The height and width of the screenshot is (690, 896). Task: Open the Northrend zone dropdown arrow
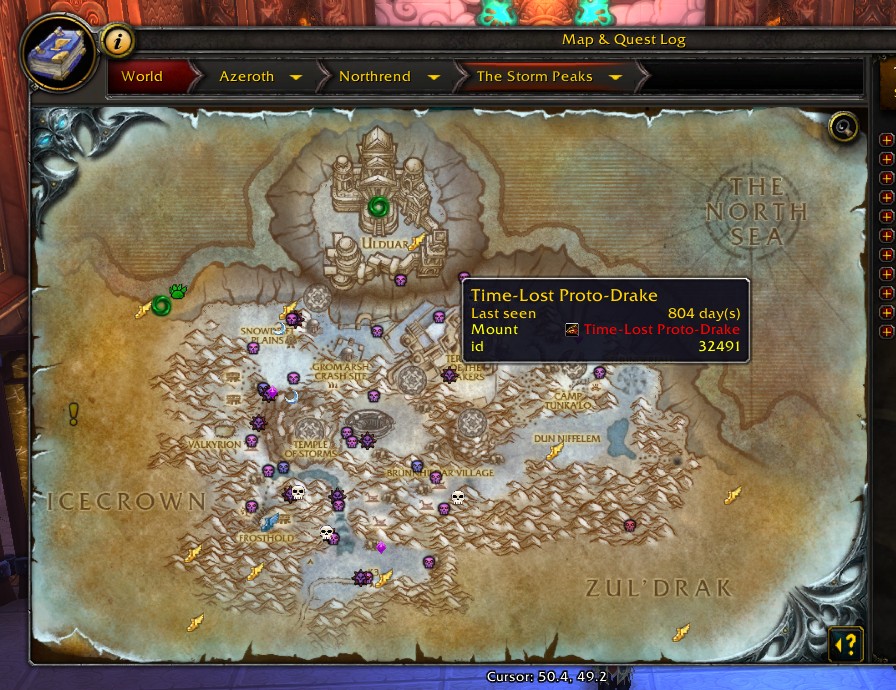tap(433, 77)
